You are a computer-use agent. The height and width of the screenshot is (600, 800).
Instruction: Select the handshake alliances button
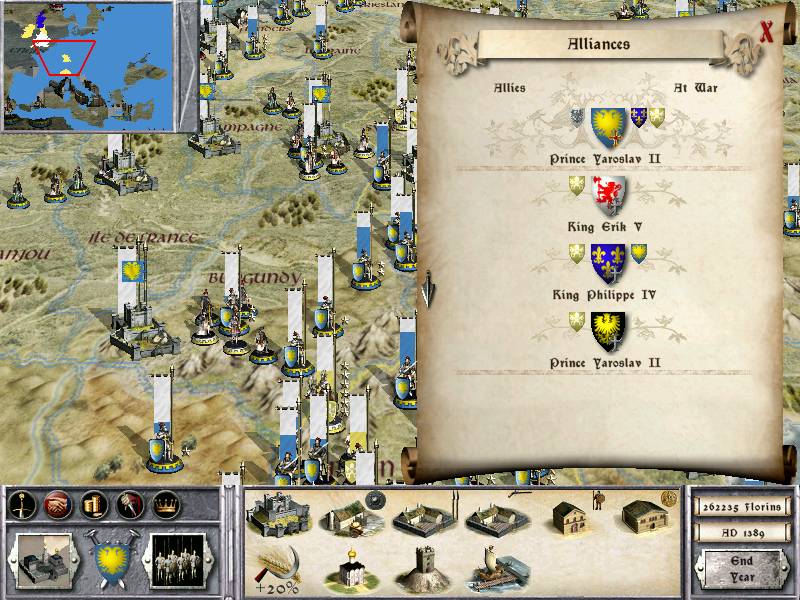tap(57, 505)
